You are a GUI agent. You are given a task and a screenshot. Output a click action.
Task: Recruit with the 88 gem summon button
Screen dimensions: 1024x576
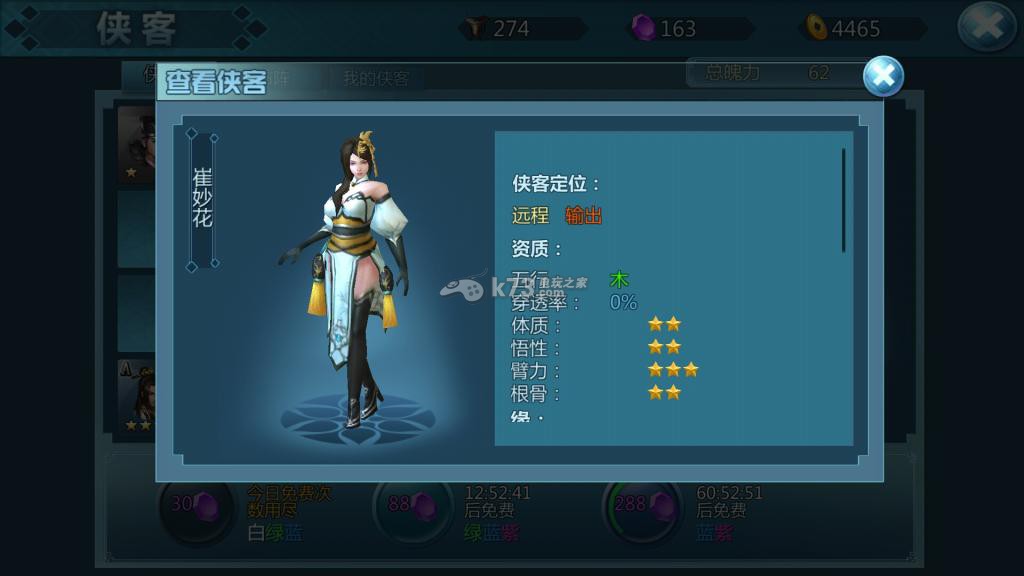(x=413, y=507)
